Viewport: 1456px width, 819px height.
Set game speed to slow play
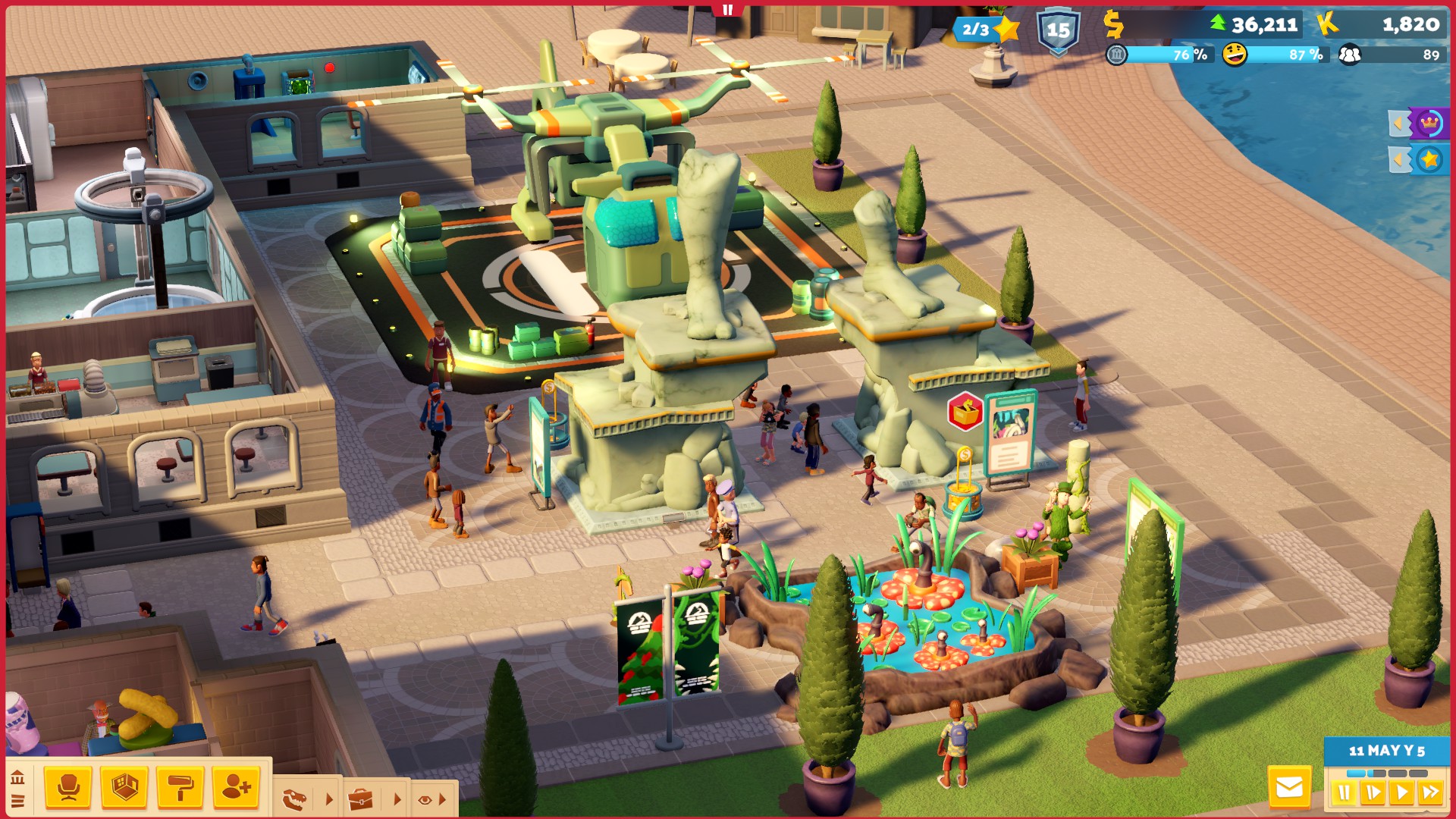(1373, 793)
